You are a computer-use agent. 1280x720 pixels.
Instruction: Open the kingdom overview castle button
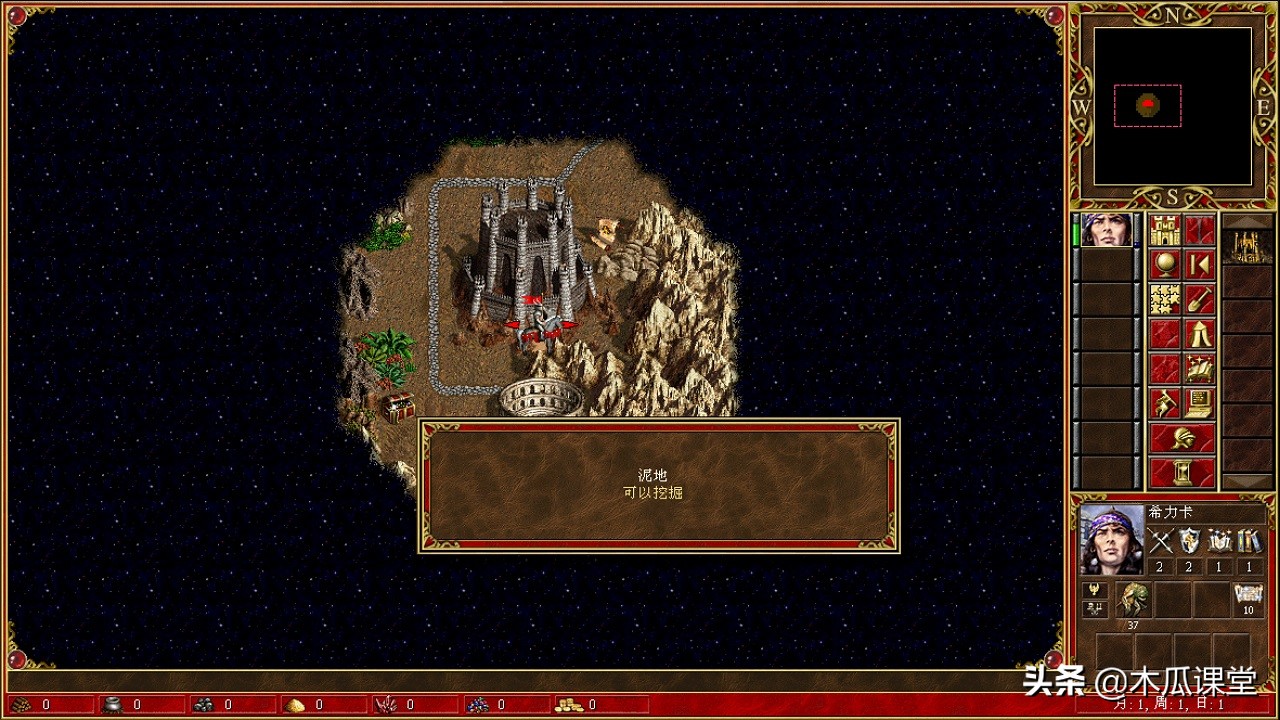(1165, 230)
